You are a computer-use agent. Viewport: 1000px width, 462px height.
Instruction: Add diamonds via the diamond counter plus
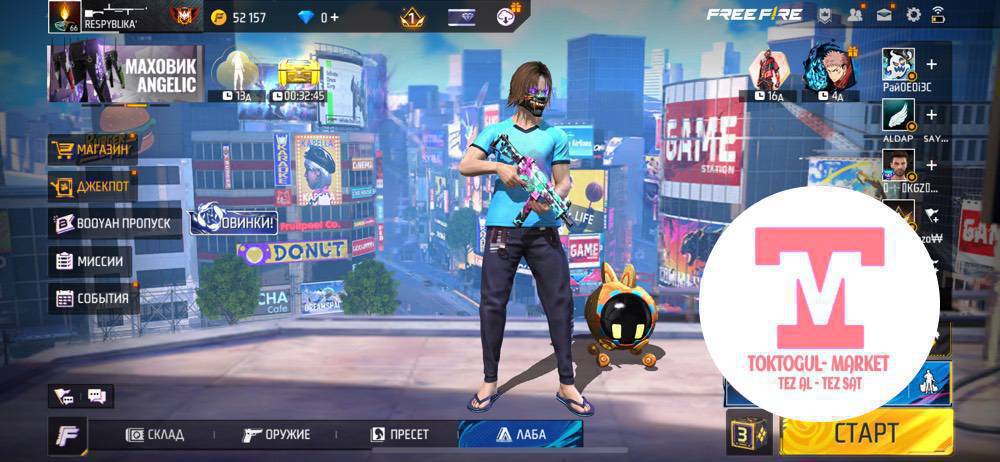(x=333, y=17)
